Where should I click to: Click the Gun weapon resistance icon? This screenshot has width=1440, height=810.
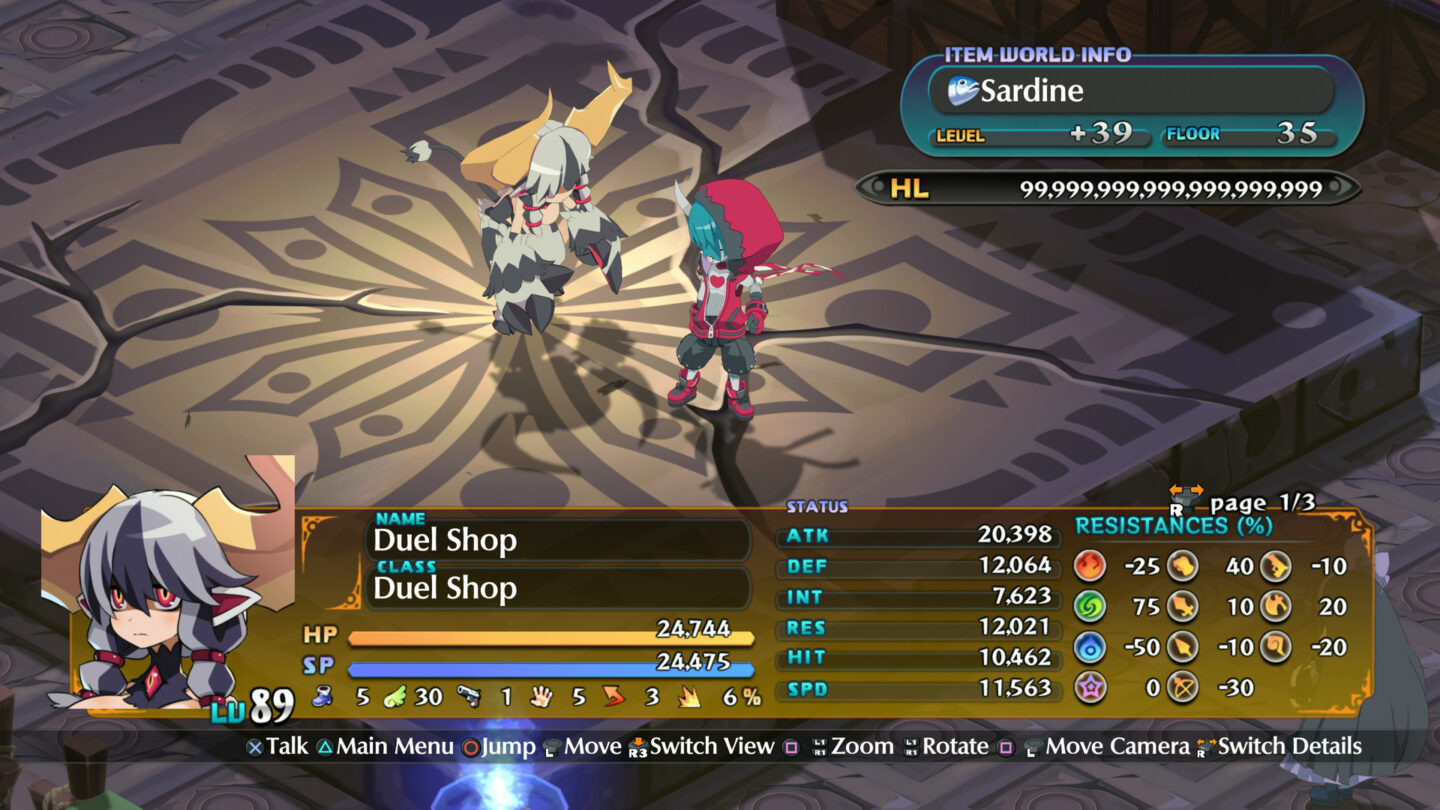[x=1276, y=565]
